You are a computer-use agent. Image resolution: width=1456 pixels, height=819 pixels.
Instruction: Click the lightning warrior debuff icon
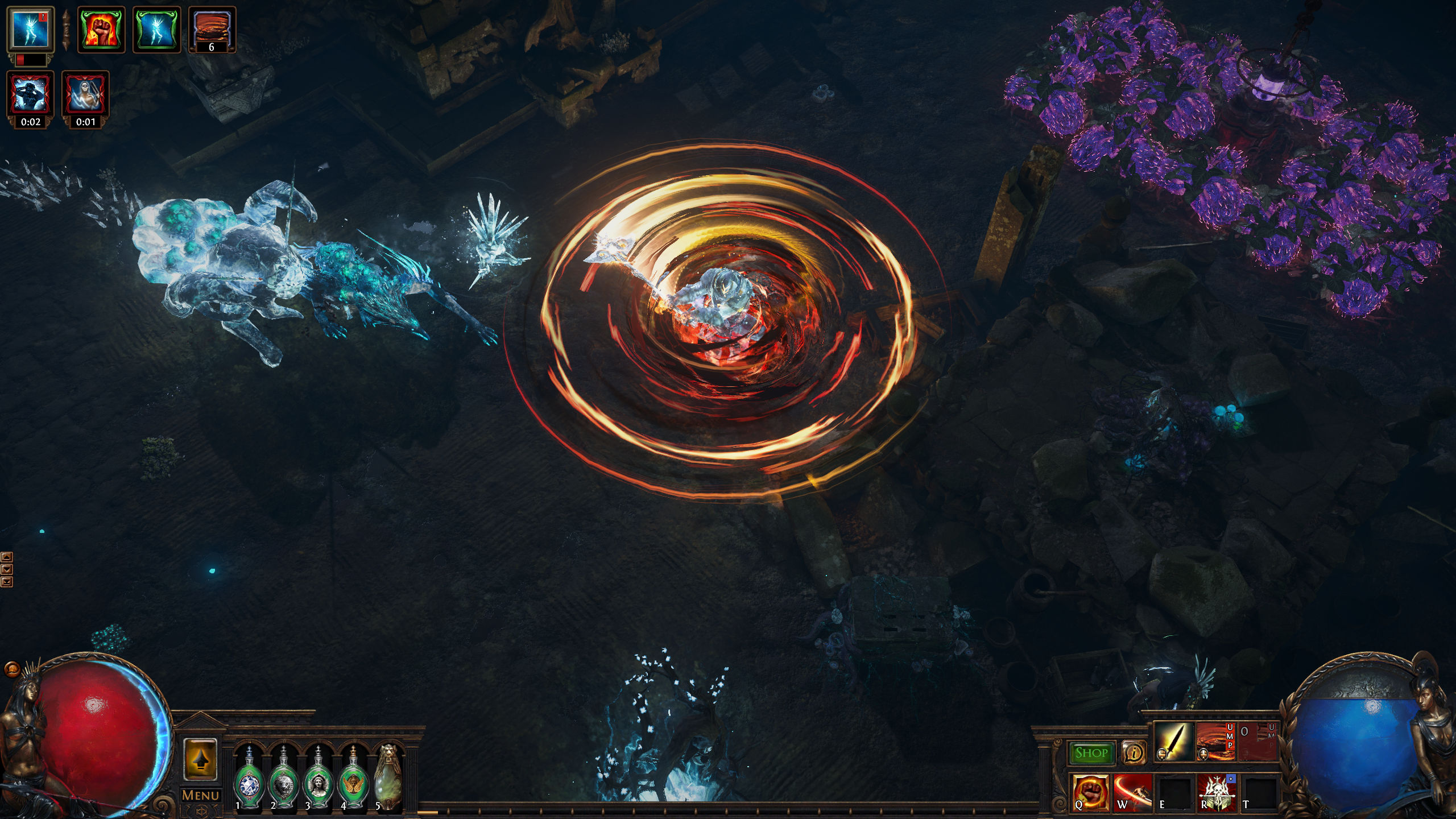coord(85,94)
